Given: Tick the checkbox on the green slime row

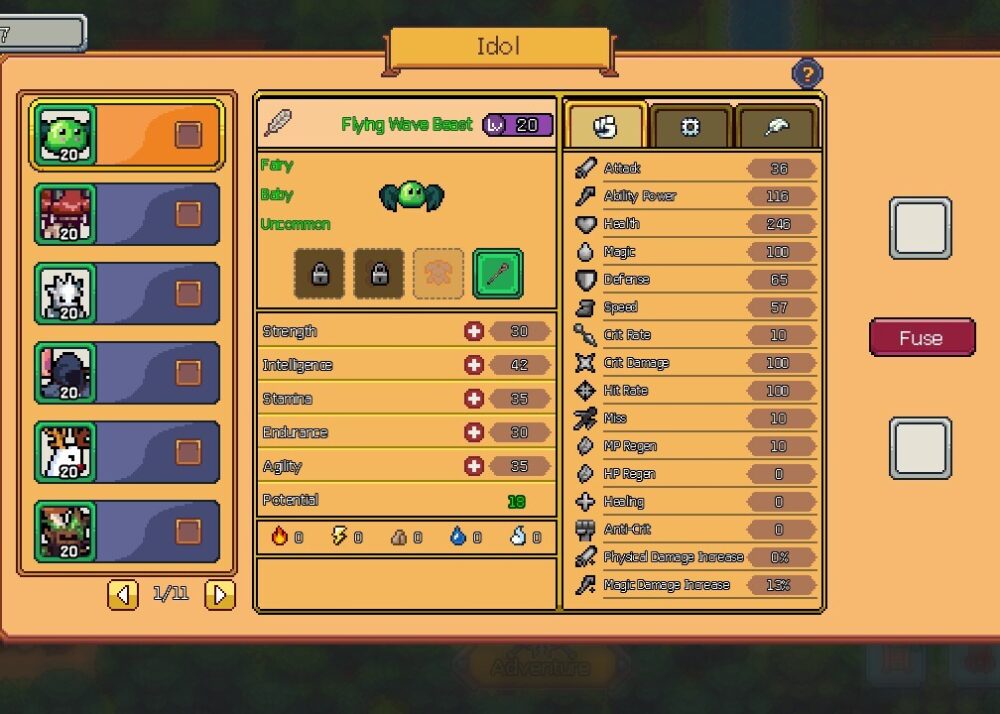Looking at the screenshot, I should 188,135.
